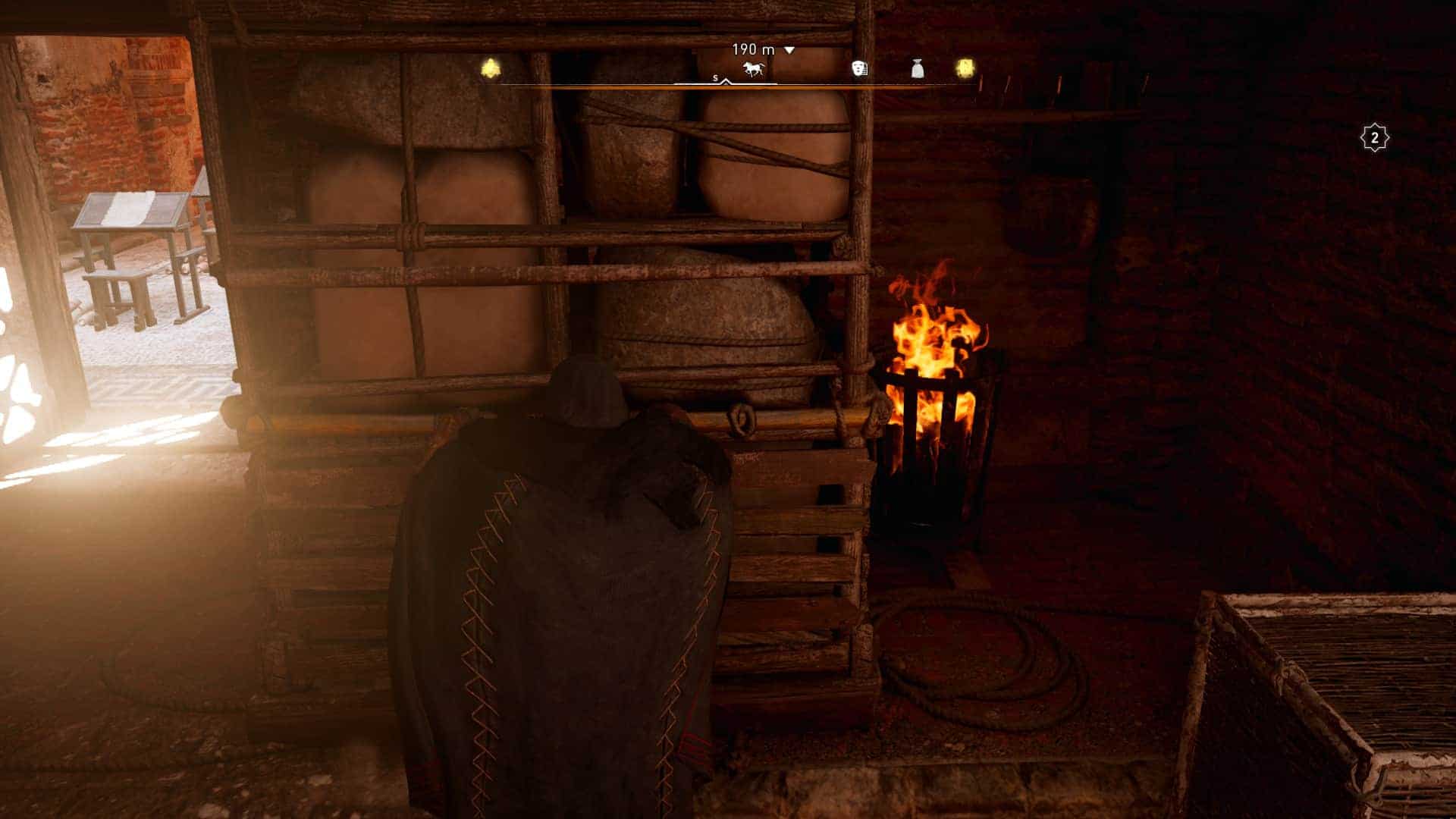The width and height of the screenshot is (1456, 819).
Task: Click the S cardinal marker on the compass
Action: (714, 77)
